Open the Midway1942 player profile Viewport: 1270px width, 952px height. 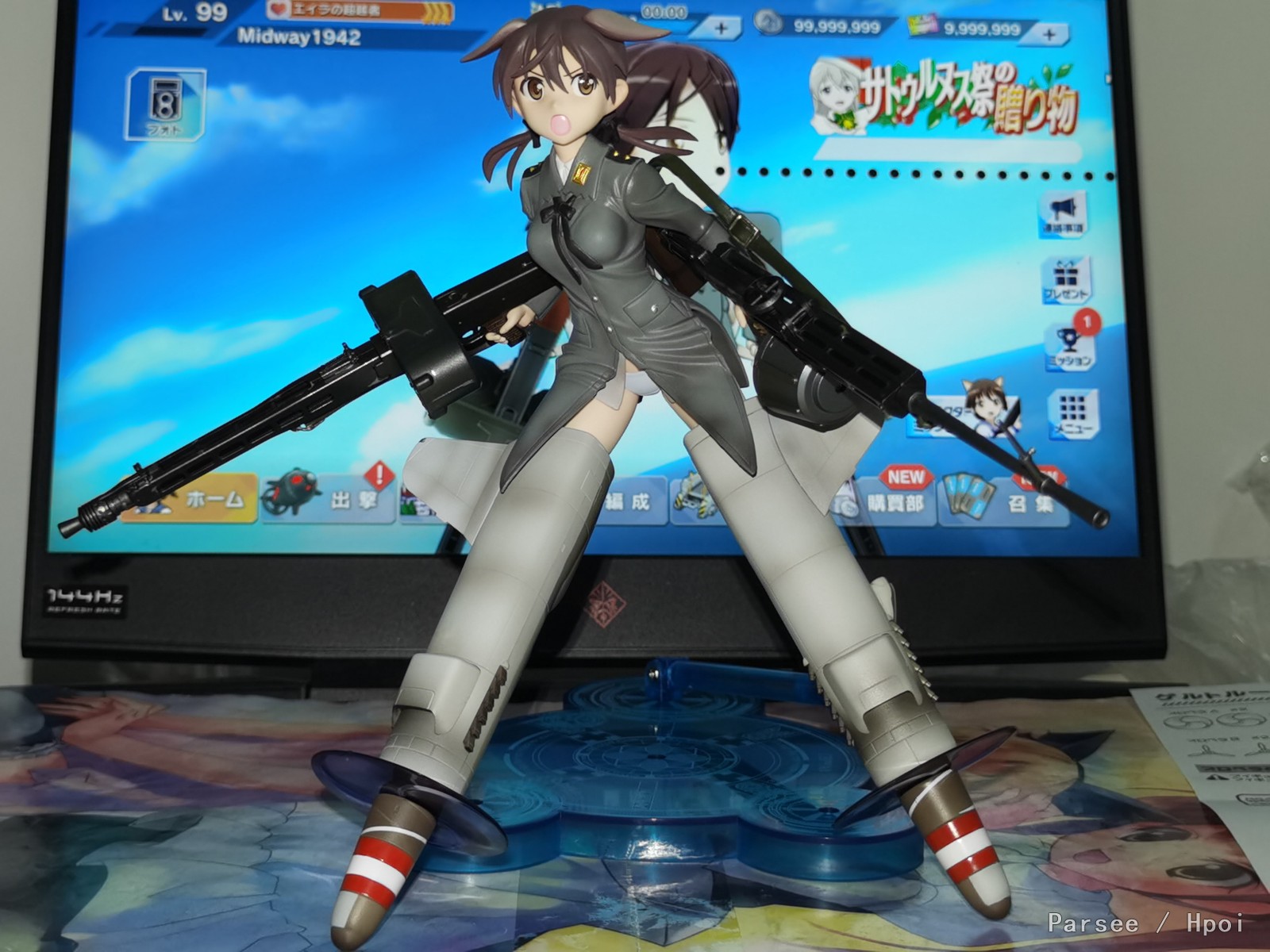(x=299, y=37)
